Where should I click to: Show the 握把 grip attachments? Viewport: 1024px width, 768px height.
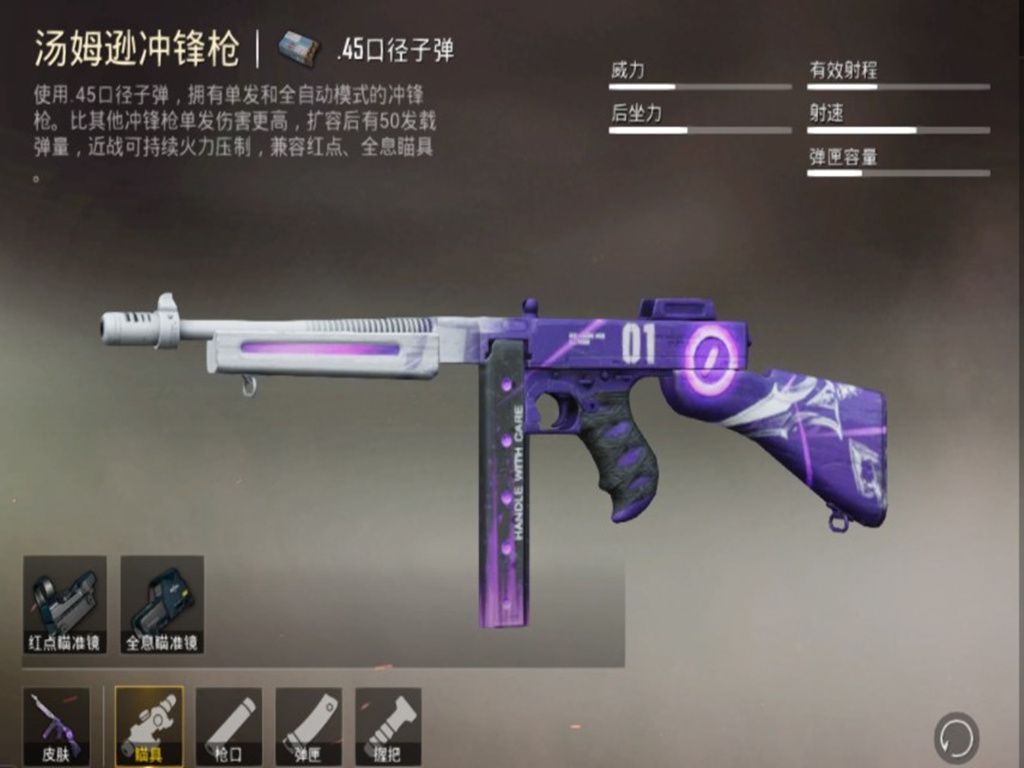(388, 725)
